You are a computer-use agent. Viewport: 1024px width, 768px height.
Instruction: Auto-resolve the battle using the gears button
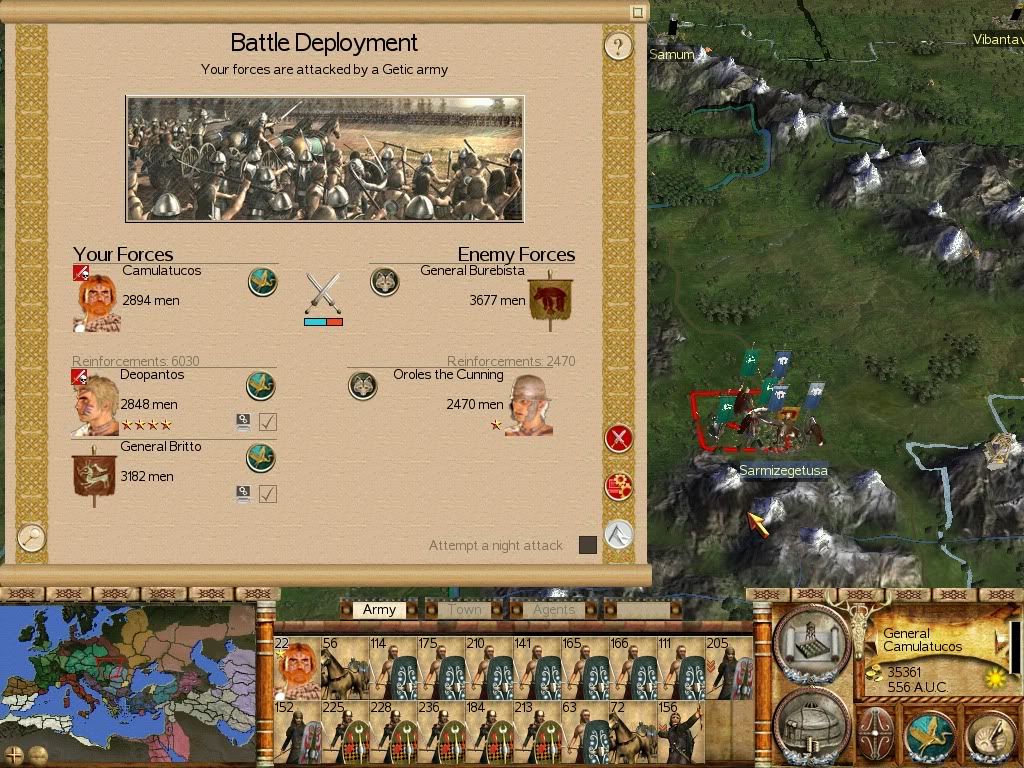(619, 487)
